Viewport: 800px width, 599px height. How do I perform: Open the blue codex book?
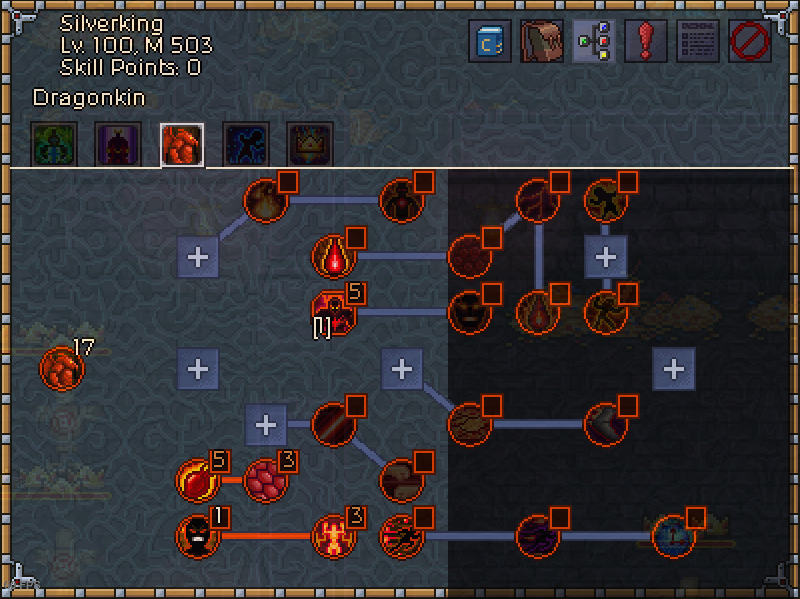point(490,42)
